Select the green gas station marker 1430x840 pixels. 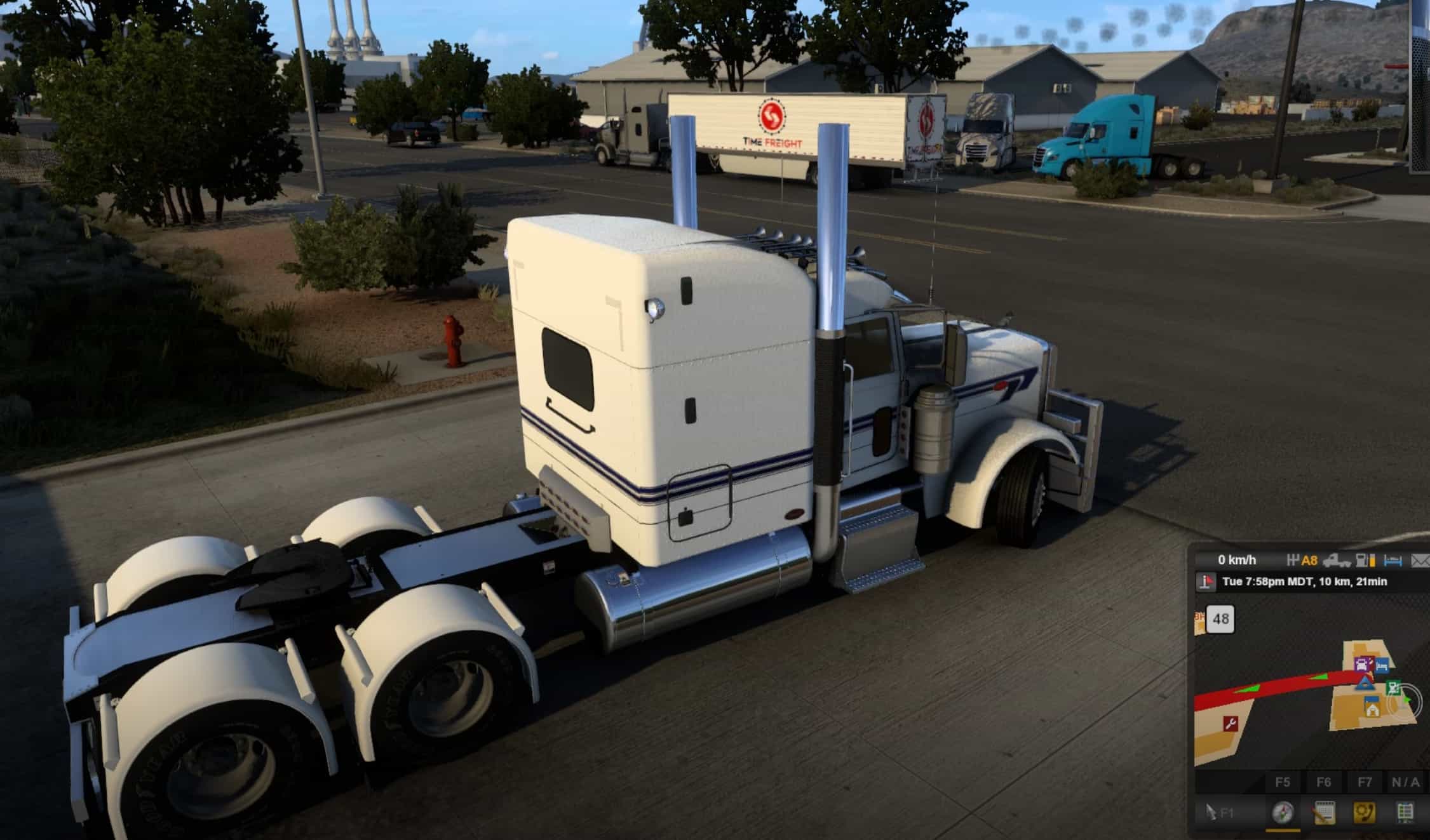1393,687
